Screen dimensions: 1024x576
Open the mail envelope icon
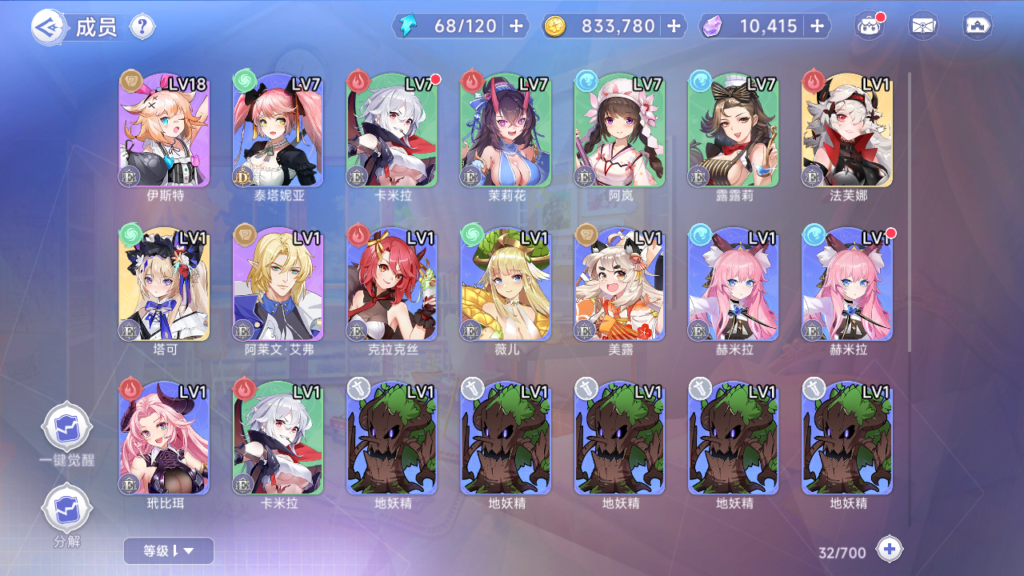924,27
